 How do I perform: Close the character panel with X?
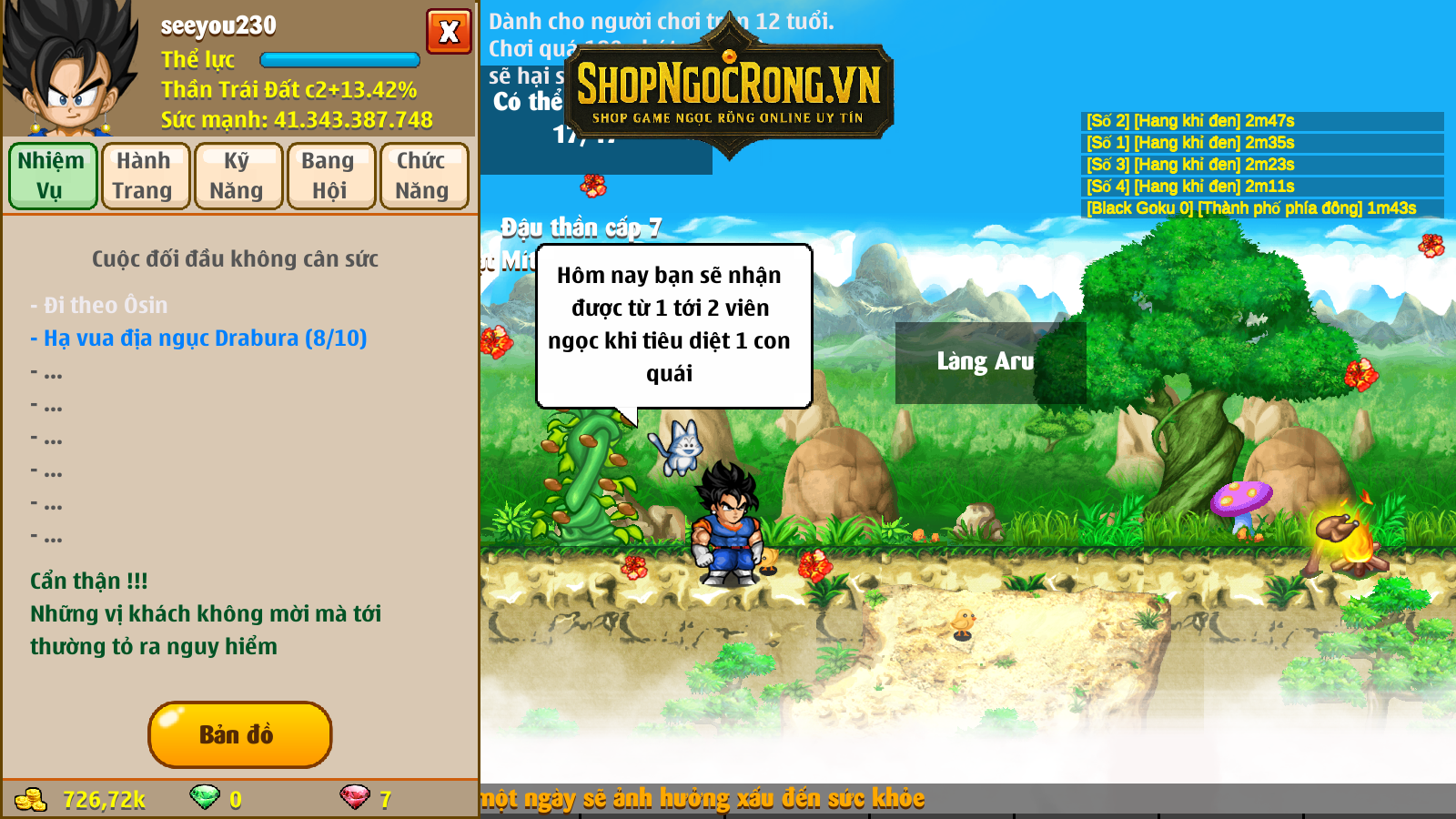pos(449,32)
